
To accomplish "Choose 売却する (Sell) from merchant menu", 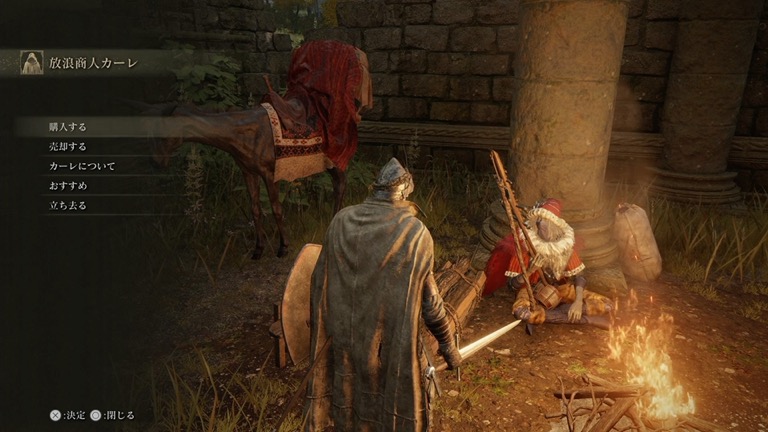I will [68, 146].
